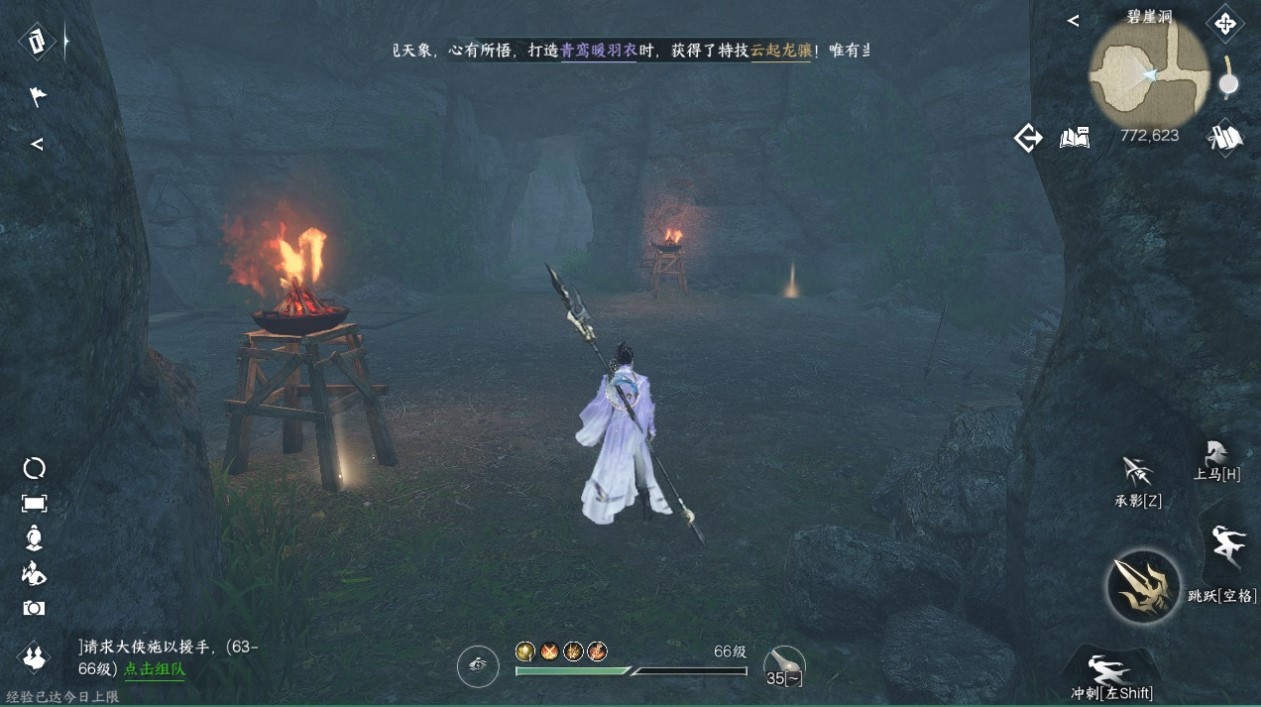The height and width of the screenshot is (707, 1261).
Task: Click the circular eye icon beside health bar
Action: [478, 666]
